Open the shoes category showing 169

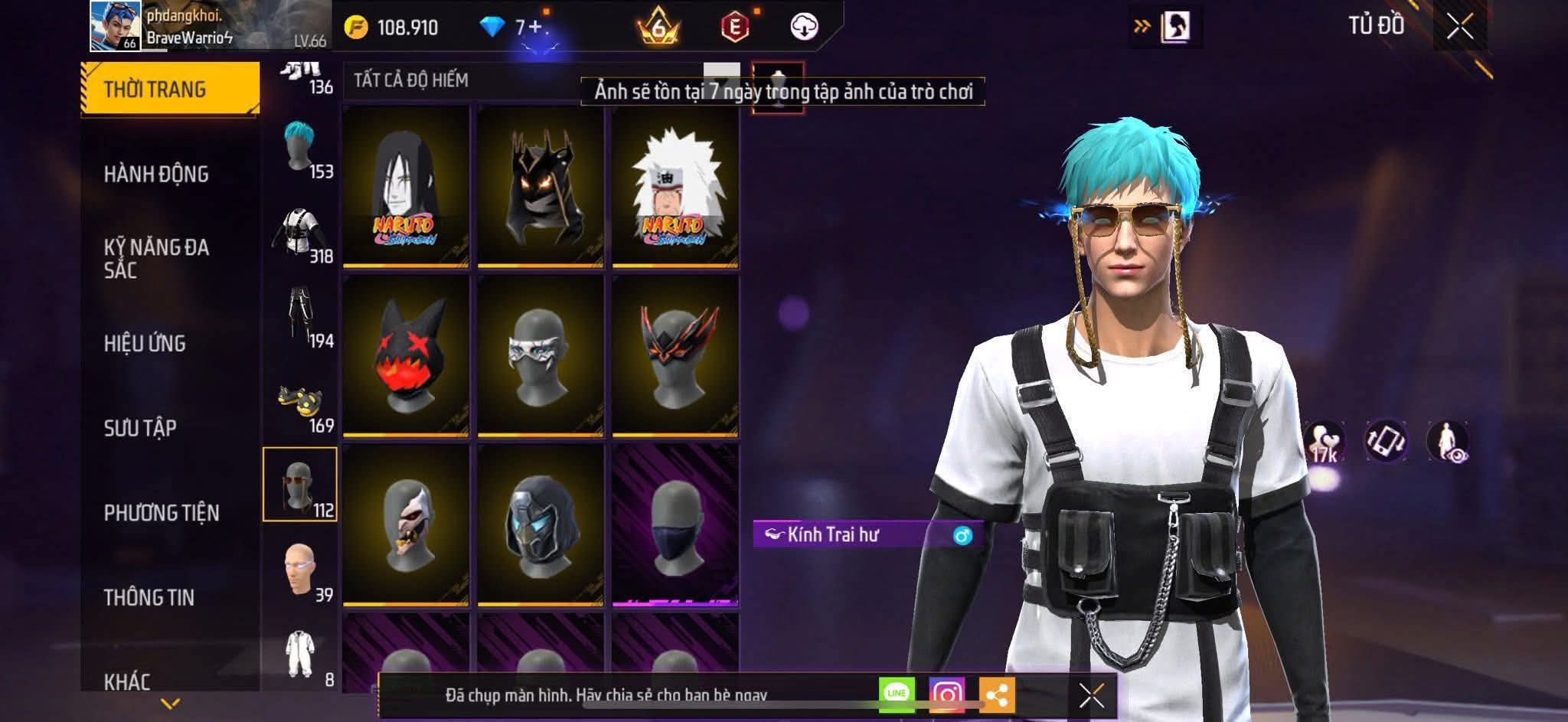[300, 404]
